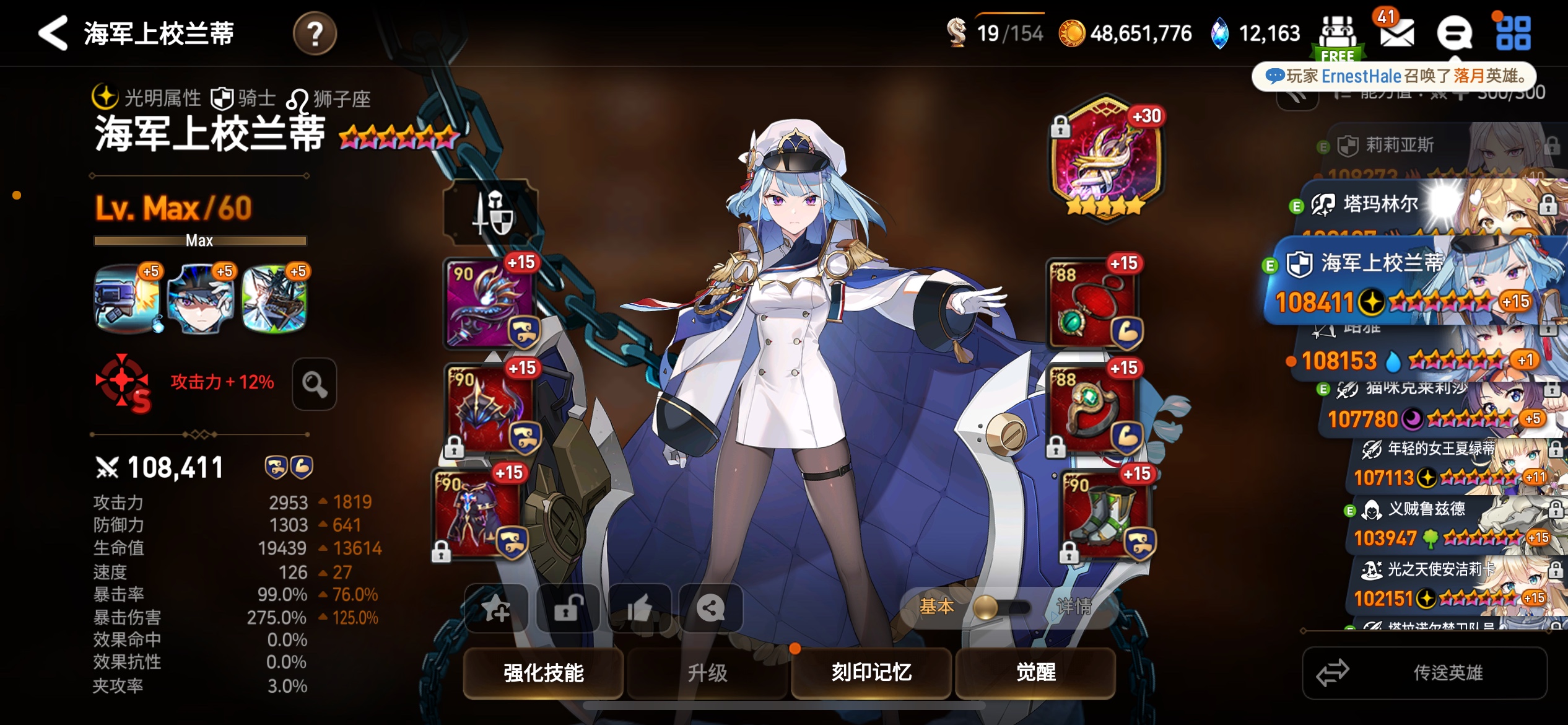Click the share button
The width and height of the screenshot is (1568, 725).
710,608
